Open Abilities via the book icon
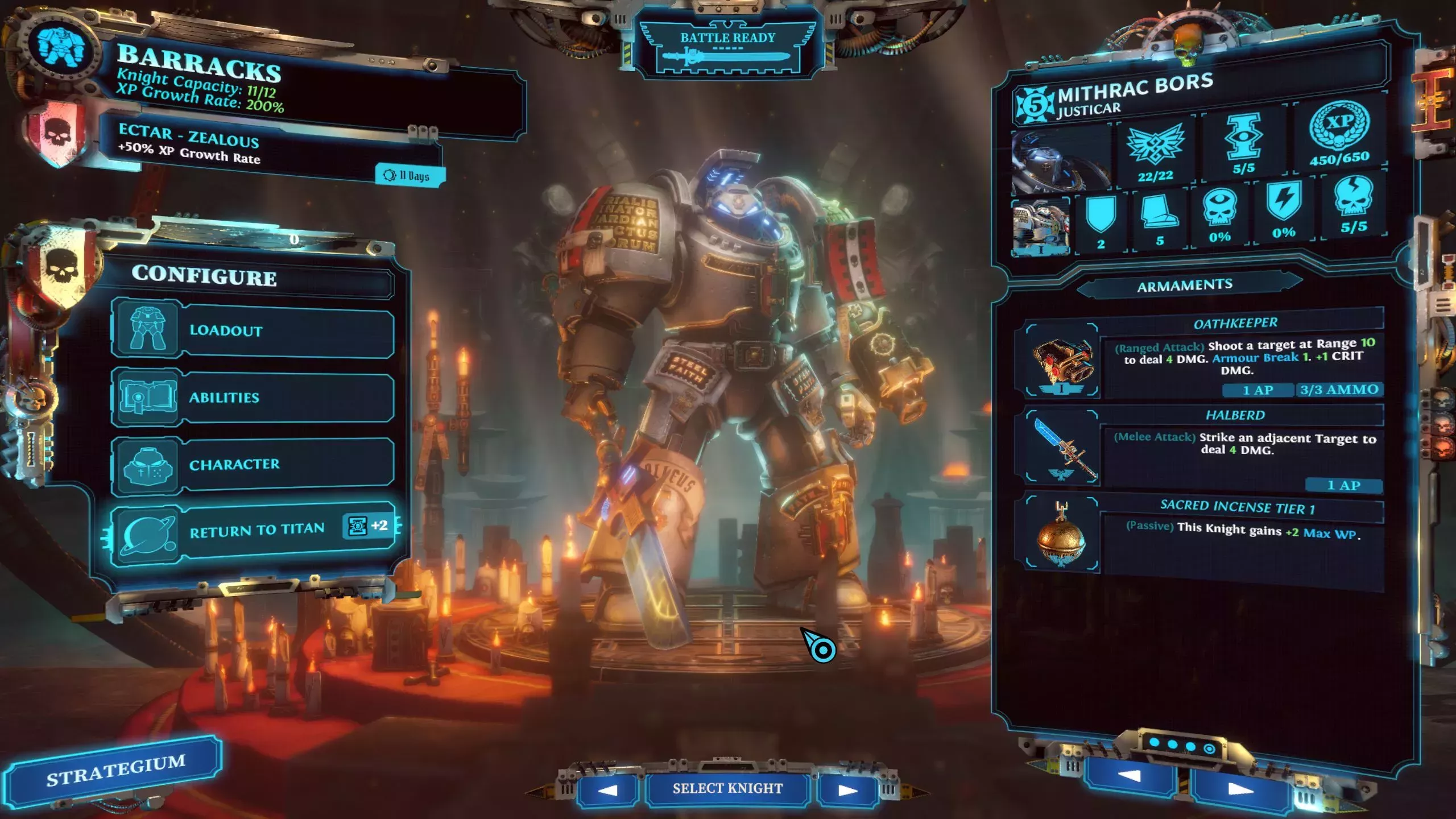This screenshot has height=819, width=1456. click(147, 398)
